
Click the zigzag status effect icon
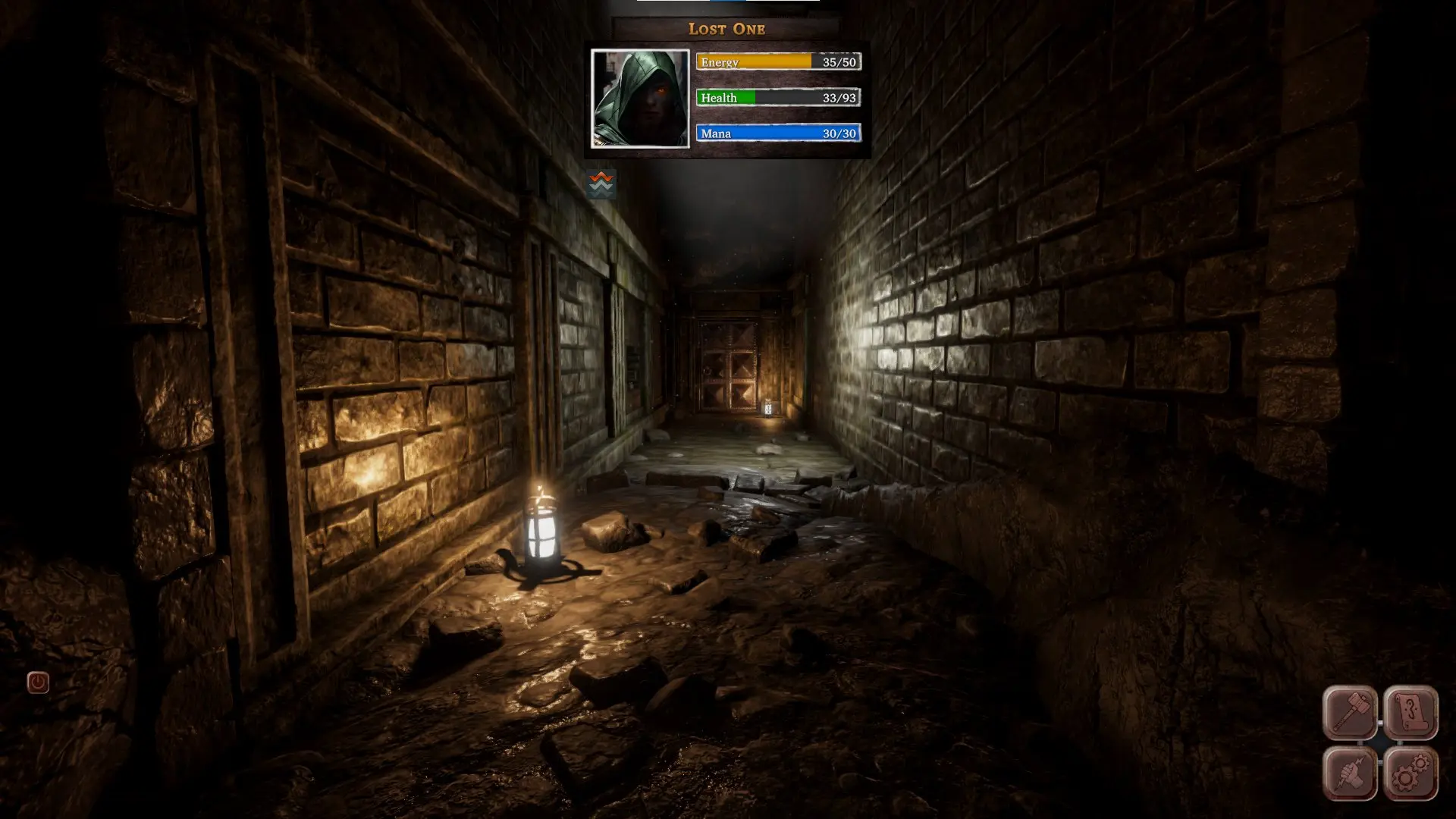[x=601, y=184]
